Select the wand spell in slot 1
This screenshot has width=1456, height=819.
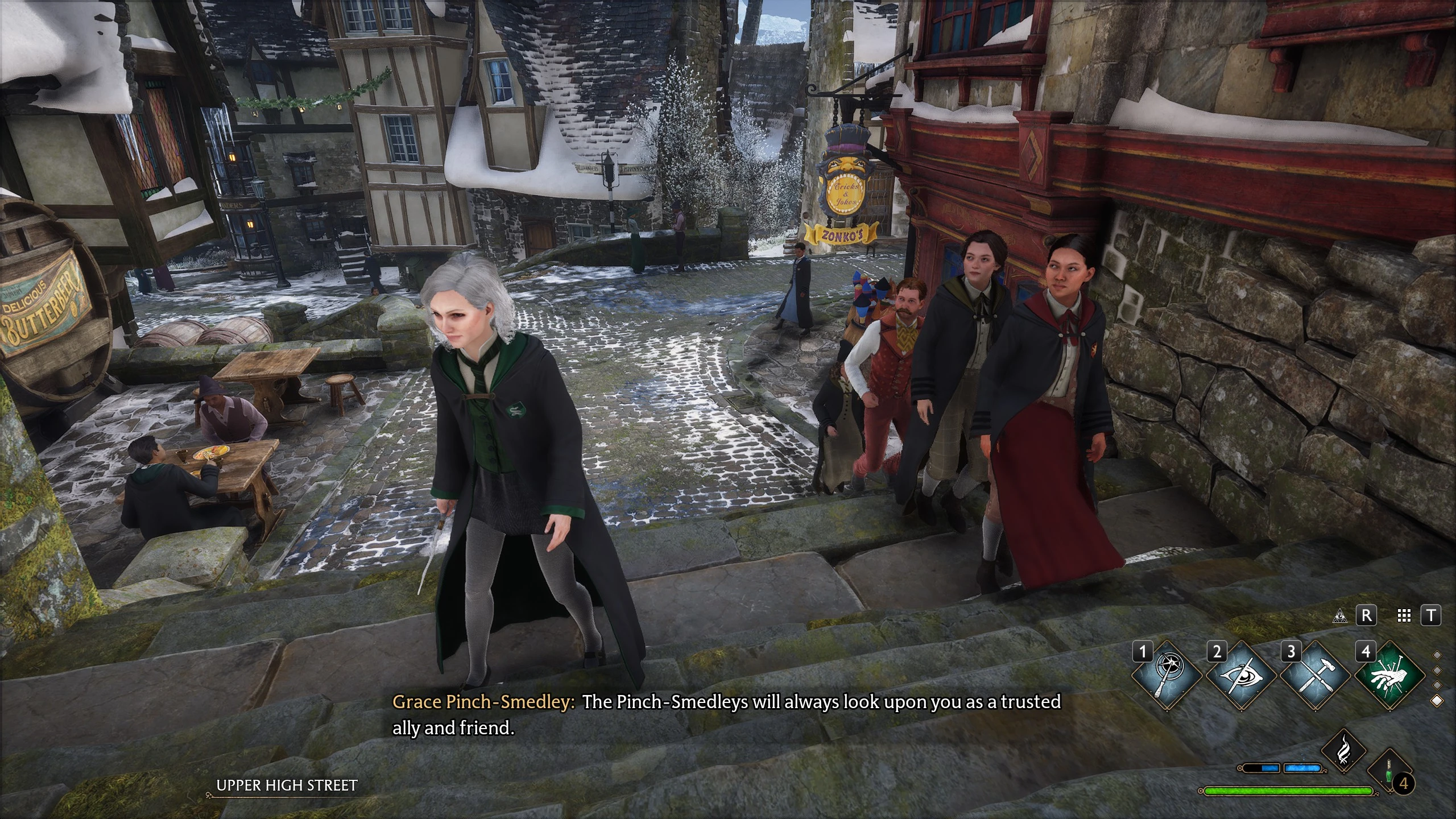coord(1167,677)
